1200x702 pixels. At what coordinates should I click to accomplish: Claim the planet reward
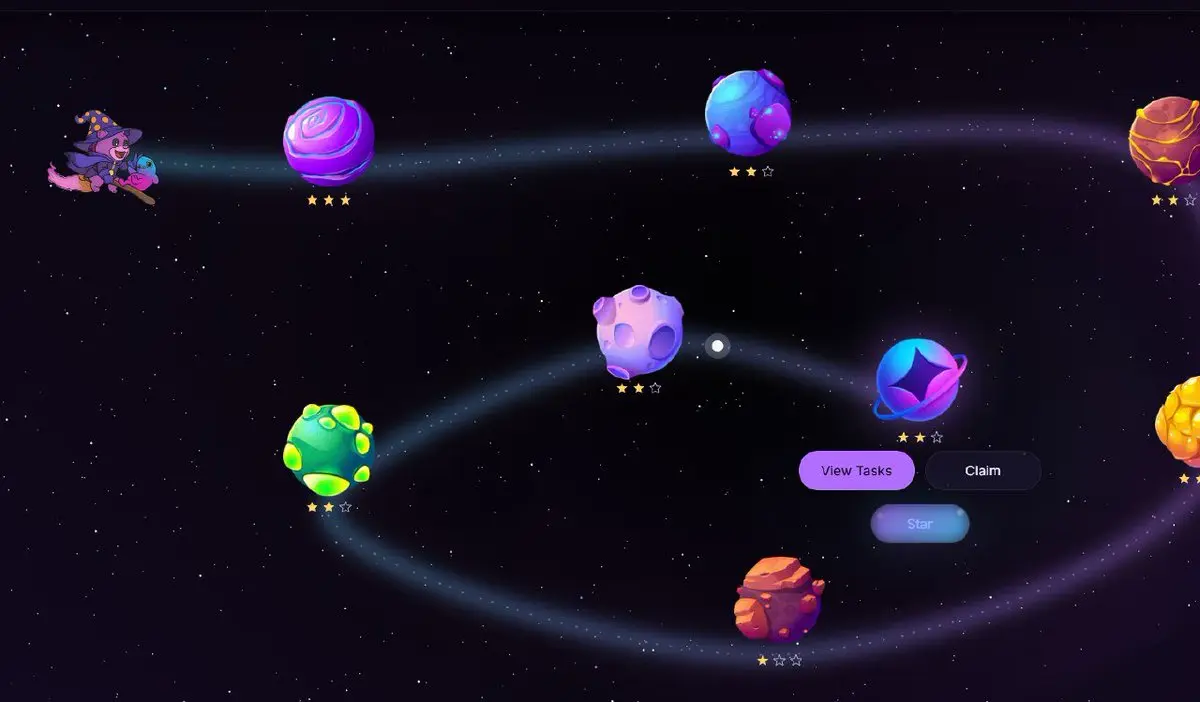(982, 470)
